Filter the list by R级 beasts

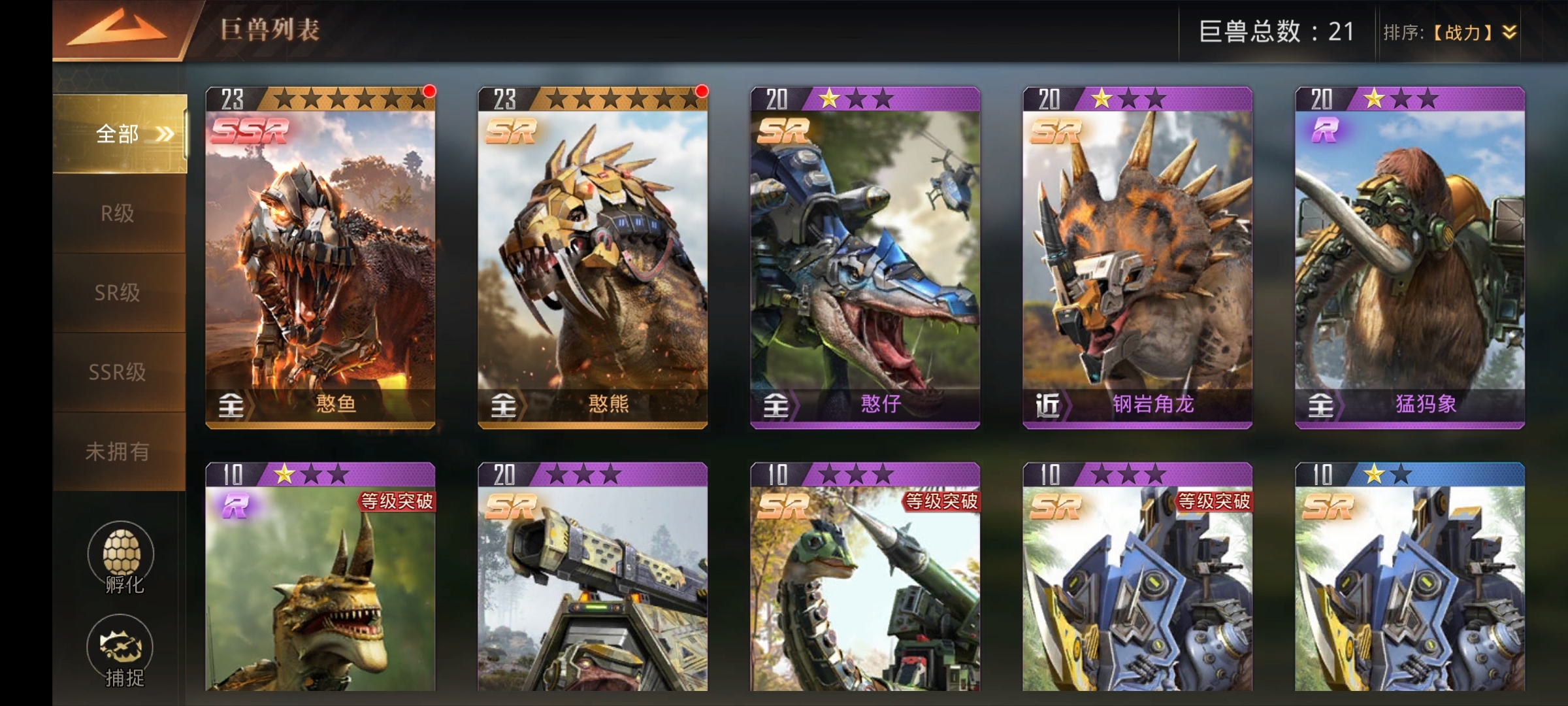[x=118, y=213]
